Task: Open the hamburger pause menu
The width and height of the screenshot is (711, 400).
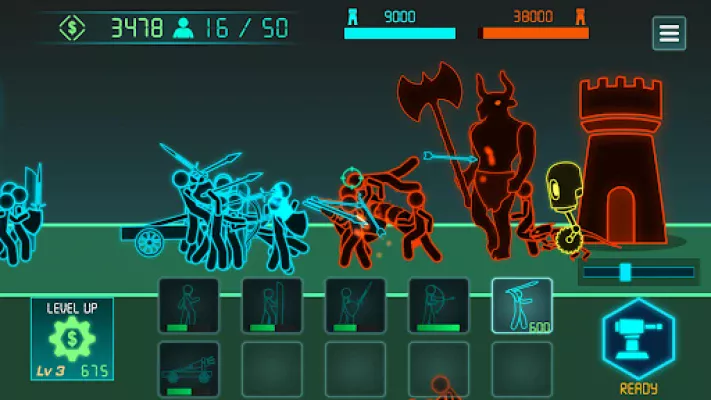Action: pos(669,33)
